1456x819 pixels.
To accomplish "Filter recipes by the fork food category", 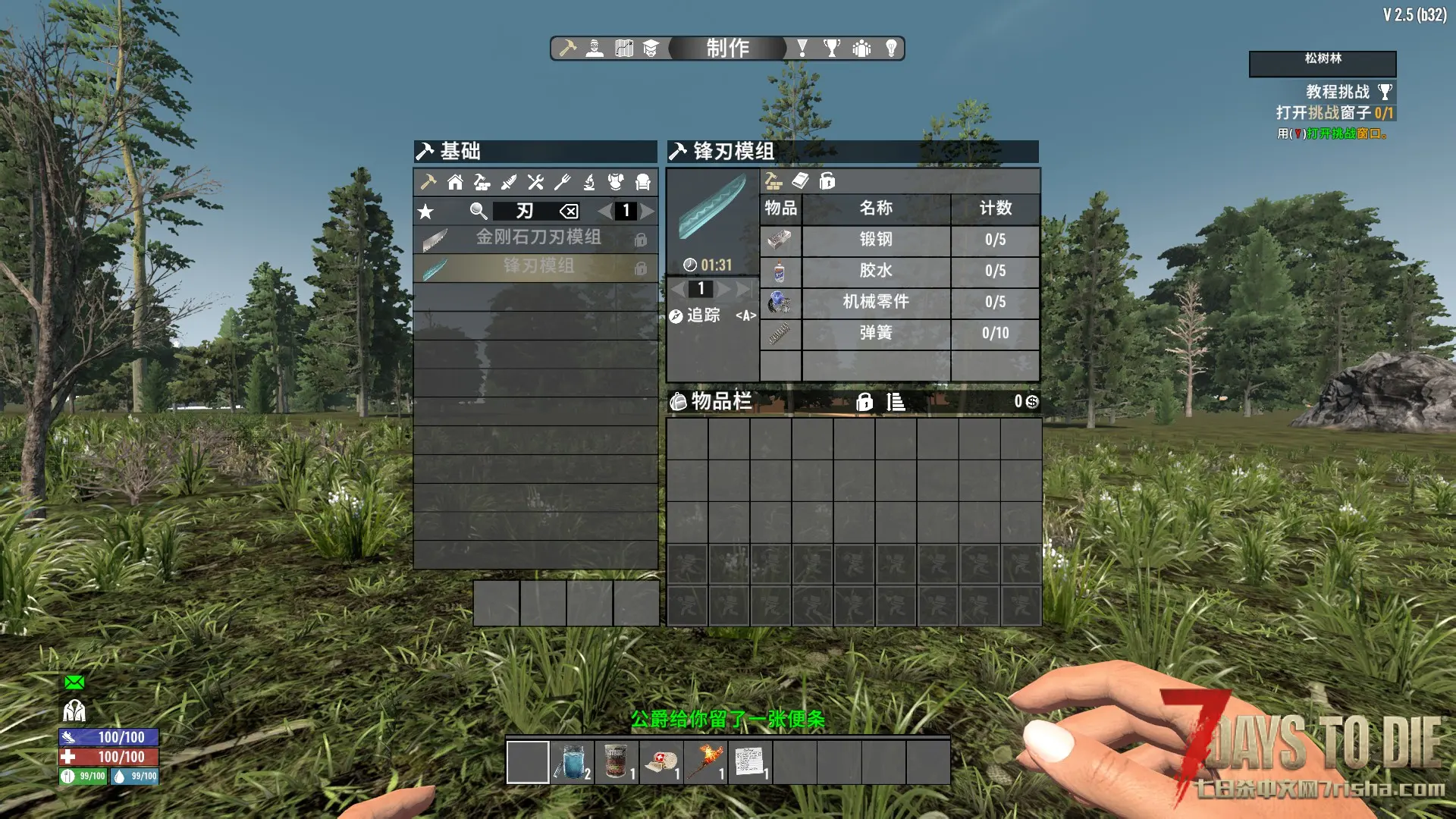I will 562,182.
